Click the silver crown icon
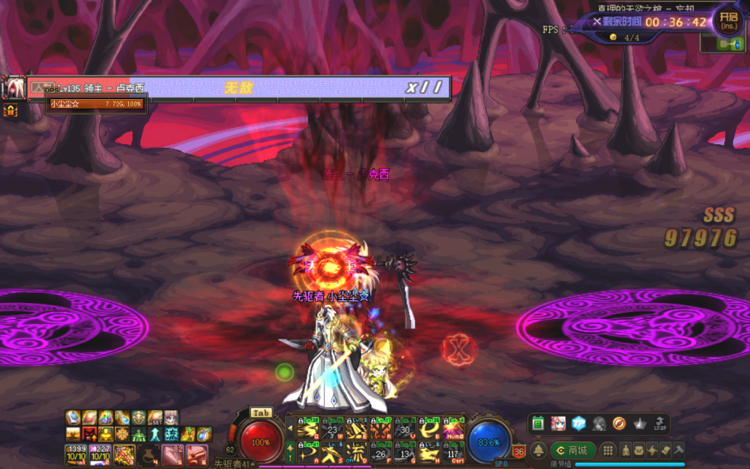Image resolution: width=750 pixels, height=469 pixels. click(640, 424)
